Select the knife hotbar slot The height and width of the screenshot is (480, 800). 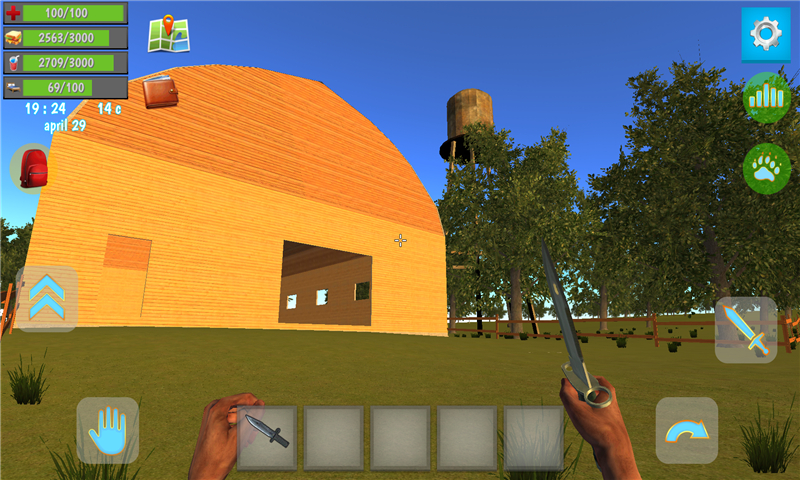267,437
